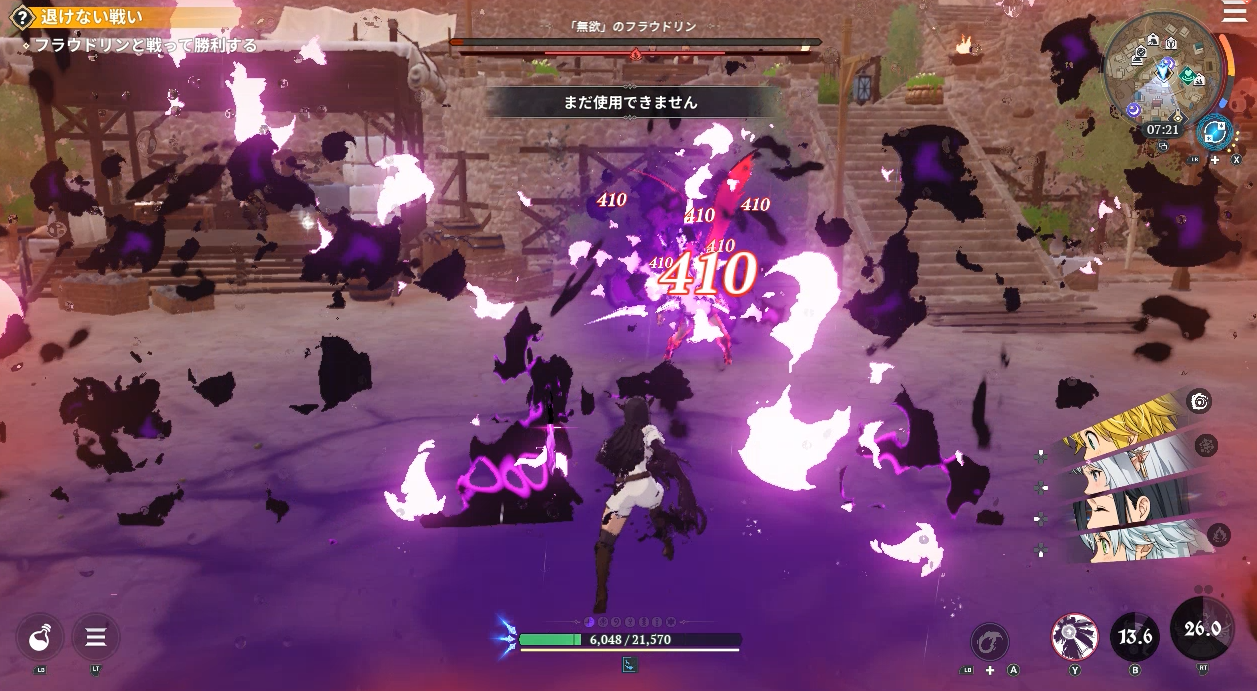Activate the glowing blue swap skill icon
This screenshot has height=691, width=1257.
[x=1215, y=132]
